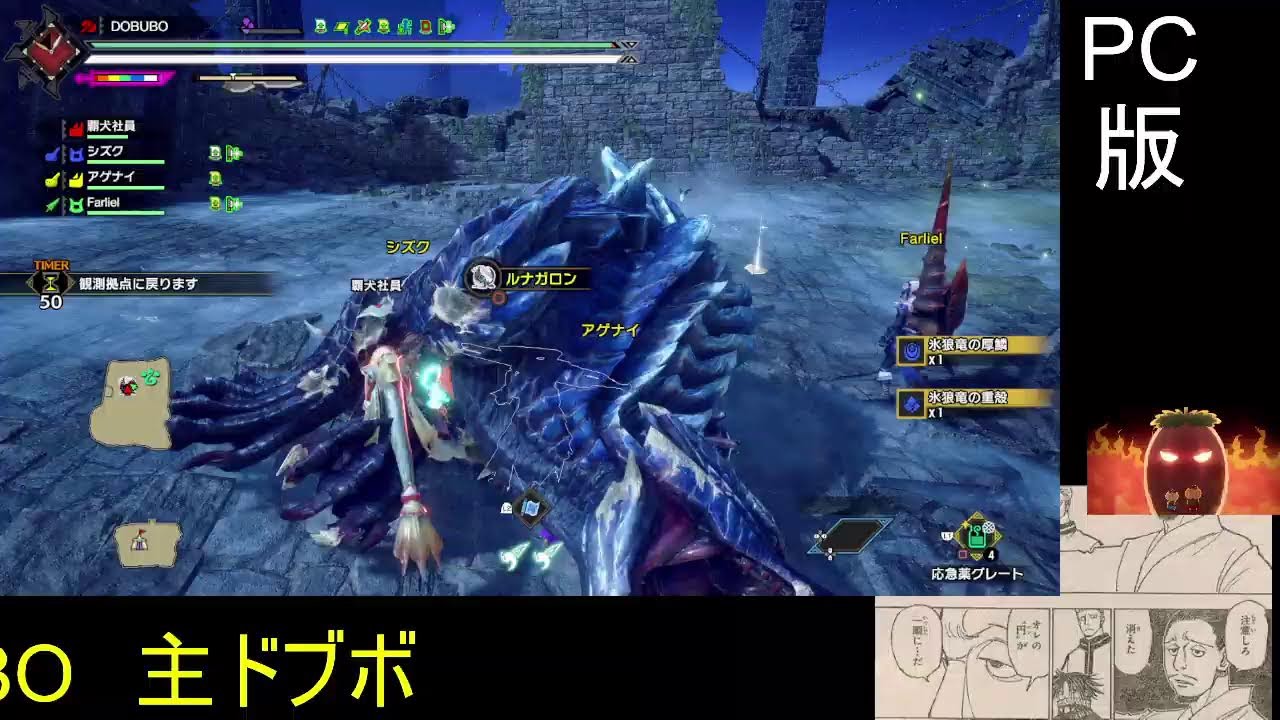Click the paw icon on the ルナガロン target marker
The width and height of the screenshot is (1280, 720).
(483, 274)
